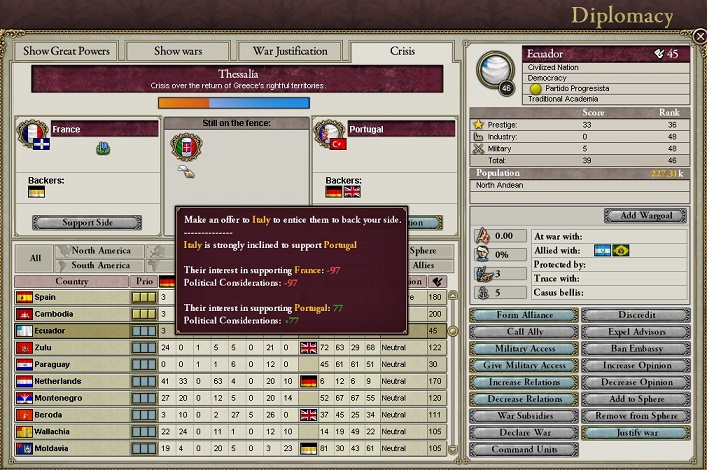Use the Discredit diplomatic action
The height and width of the screenshot is (470, 707).
click(636, 315)
